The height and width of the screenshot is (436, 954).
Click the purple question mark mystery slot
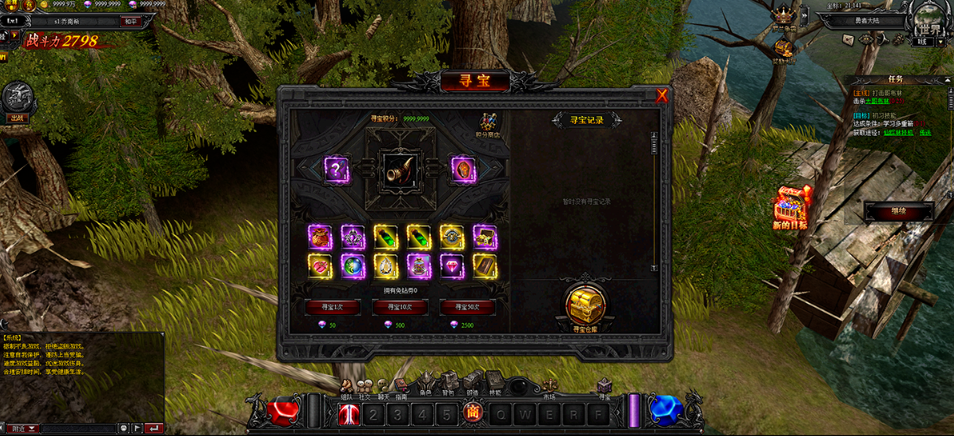337,169
